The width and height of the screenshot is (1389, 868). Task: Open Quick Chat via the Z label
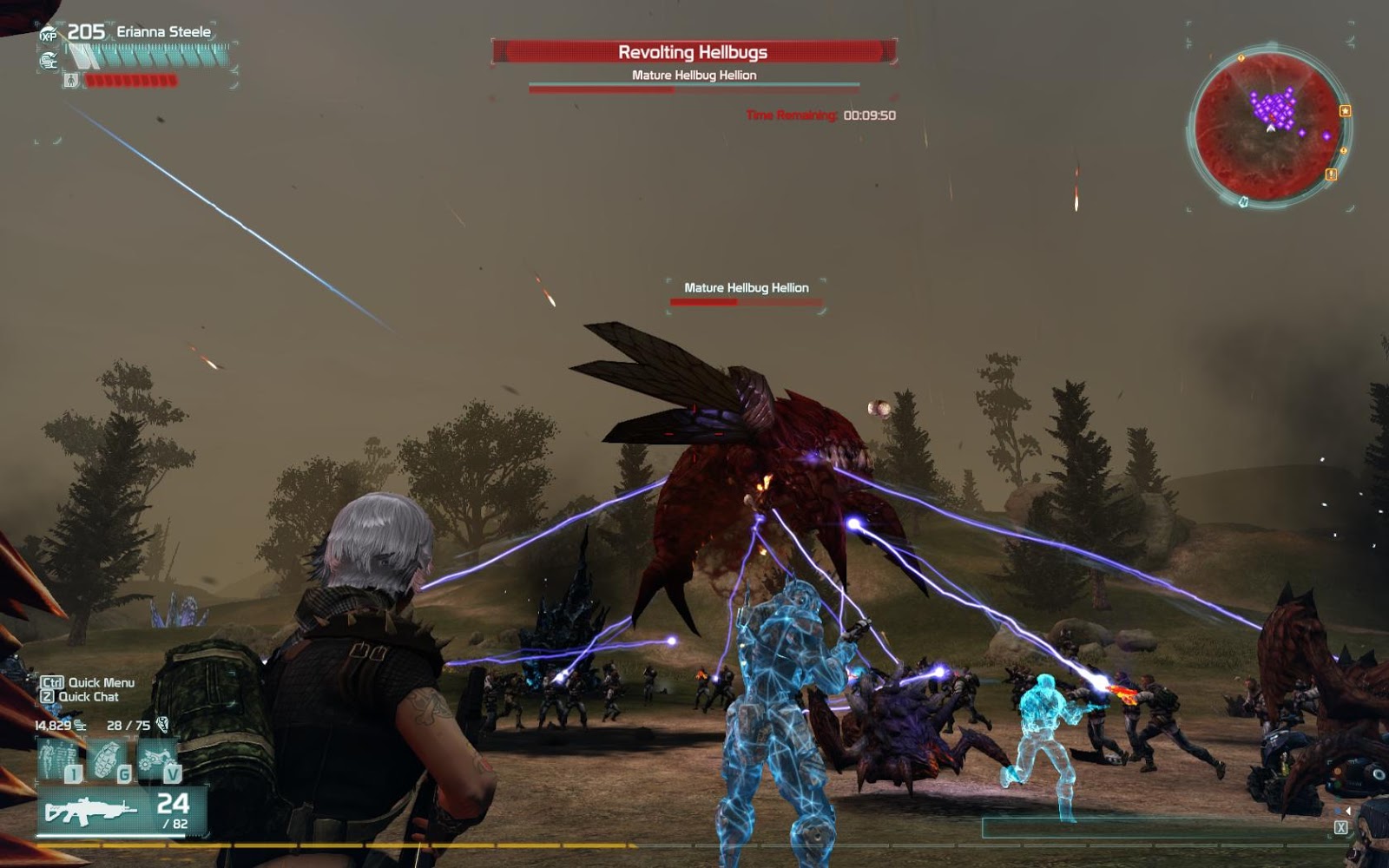[x=48, y=698]
